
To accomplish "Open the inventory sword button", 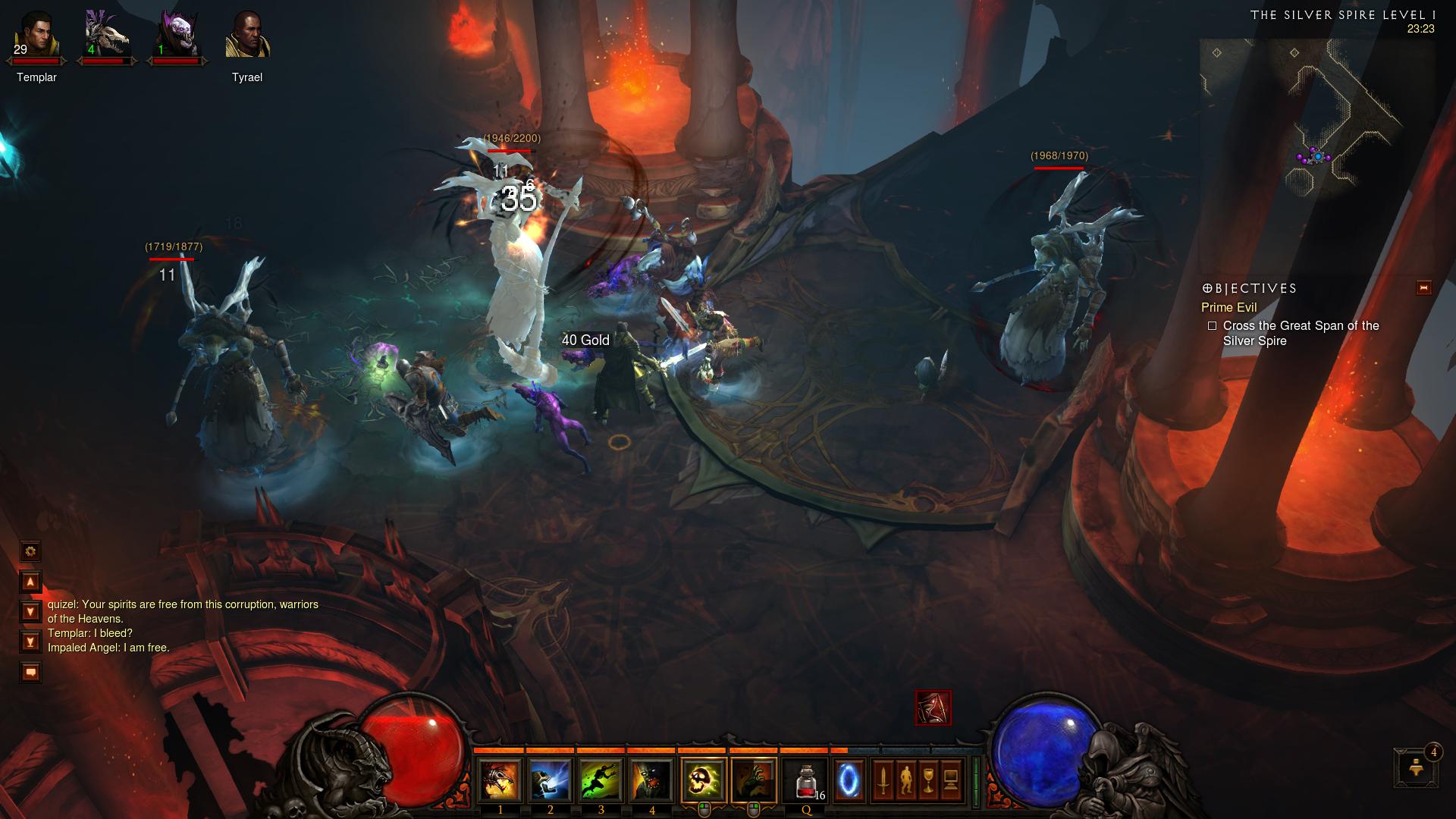I will pyautogui.click(x=883, y=780).
